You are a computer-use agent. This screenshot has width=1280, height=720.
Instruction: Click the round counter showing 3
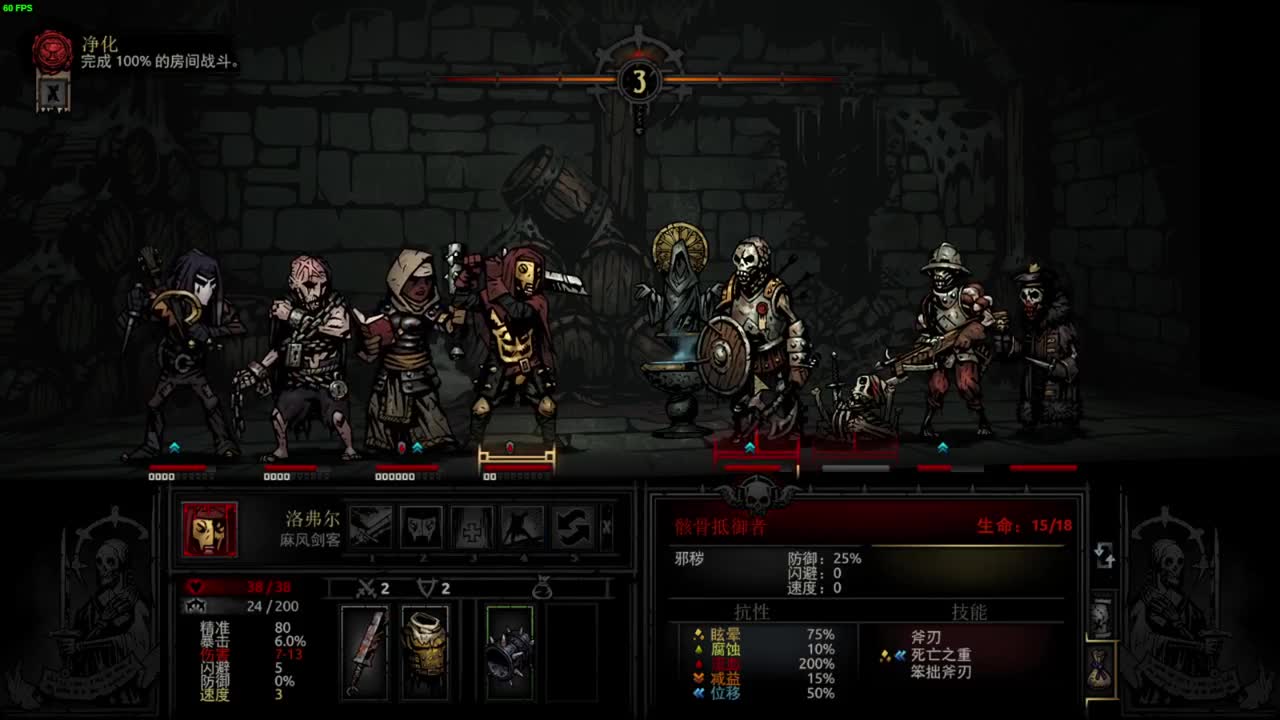[639, 81]
